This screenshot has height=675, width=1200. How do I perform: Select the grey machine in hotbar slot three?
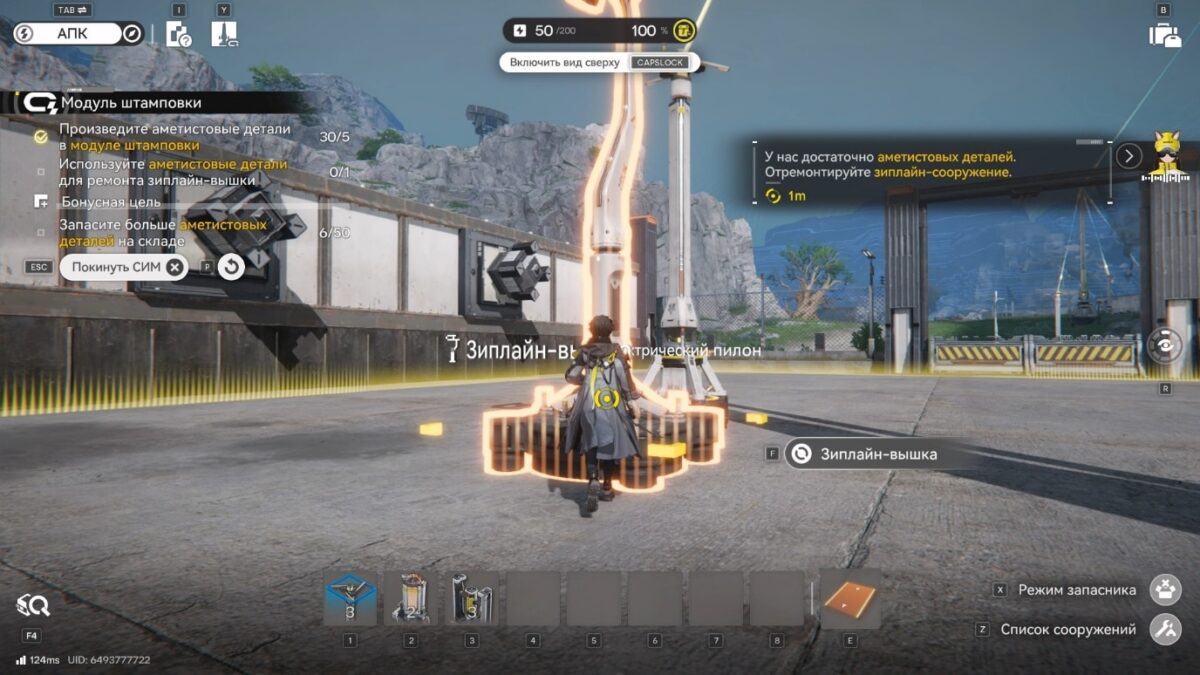[472, 598]
